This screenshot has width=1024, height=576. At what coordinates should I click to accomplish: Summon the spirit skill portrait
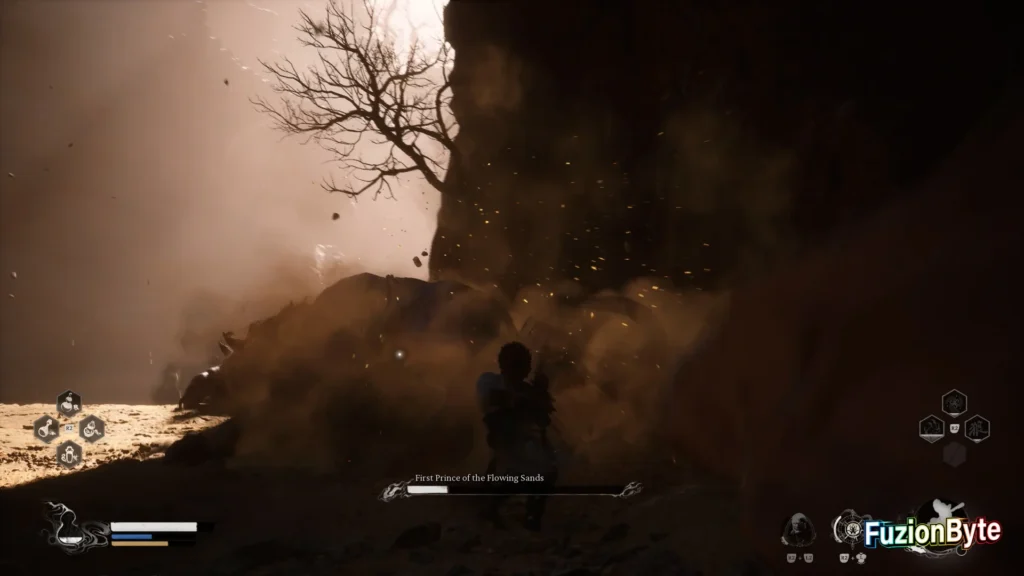click(798, 529)
